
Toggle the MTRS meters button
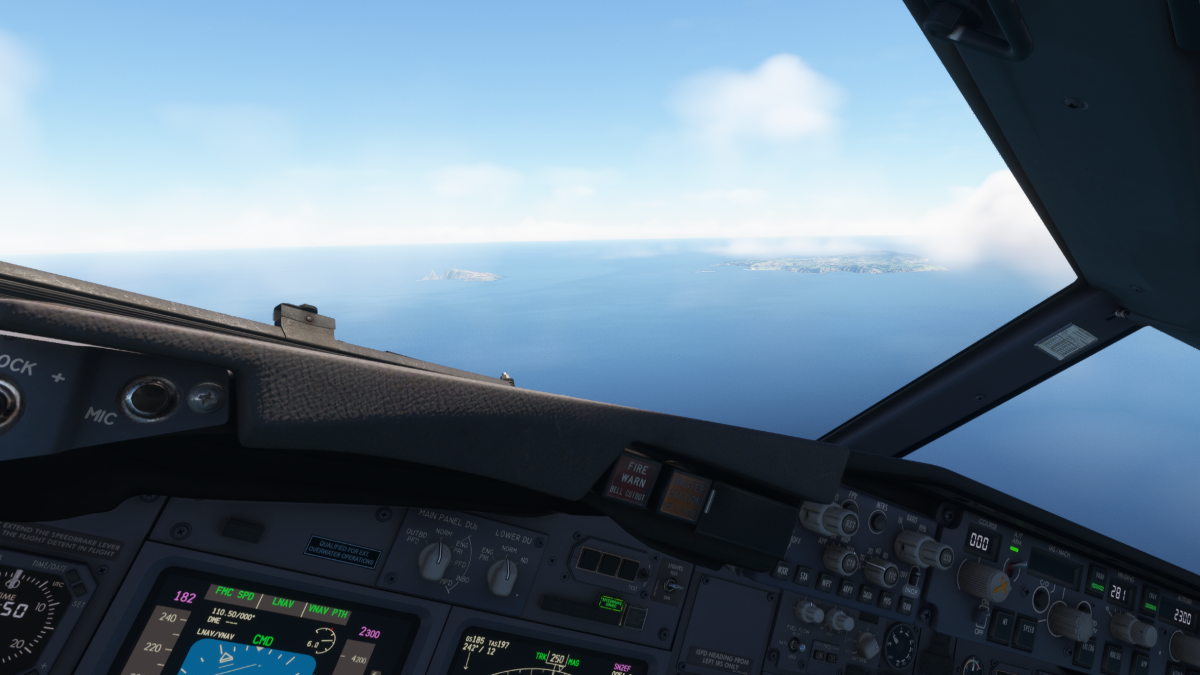pyautogui.click(x=877, y=521)
